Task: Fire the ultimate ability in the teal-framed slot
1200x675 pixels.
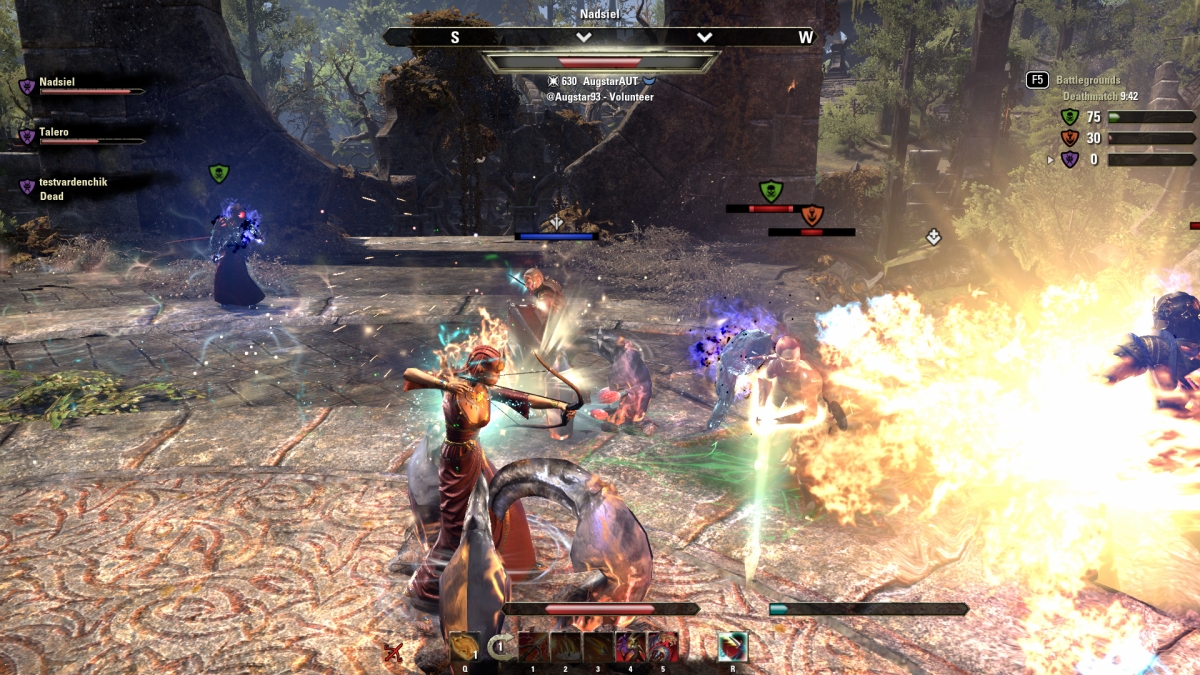Action: tap(733, 647)
